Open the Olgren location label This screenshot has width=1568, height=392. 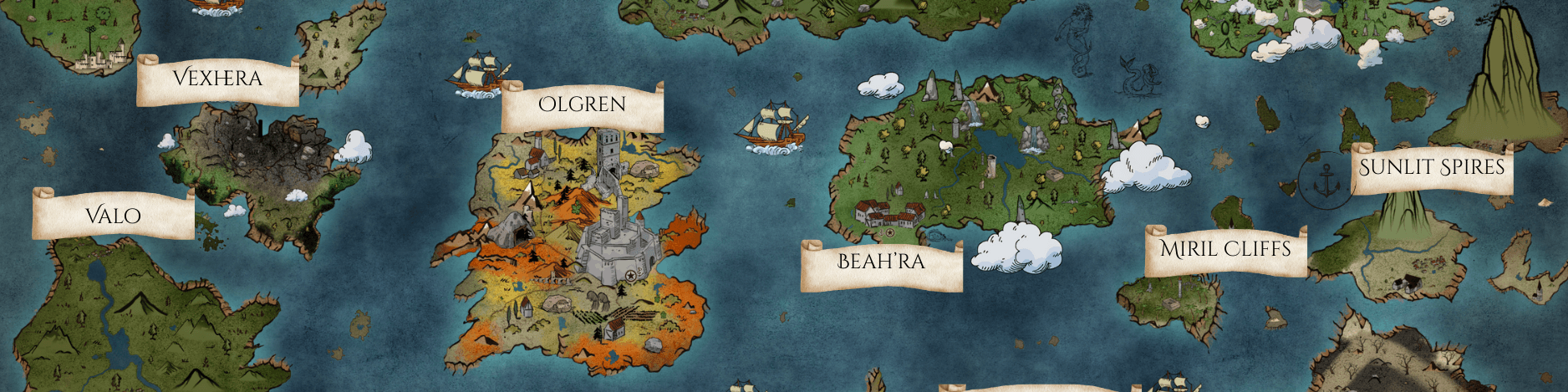583,106
